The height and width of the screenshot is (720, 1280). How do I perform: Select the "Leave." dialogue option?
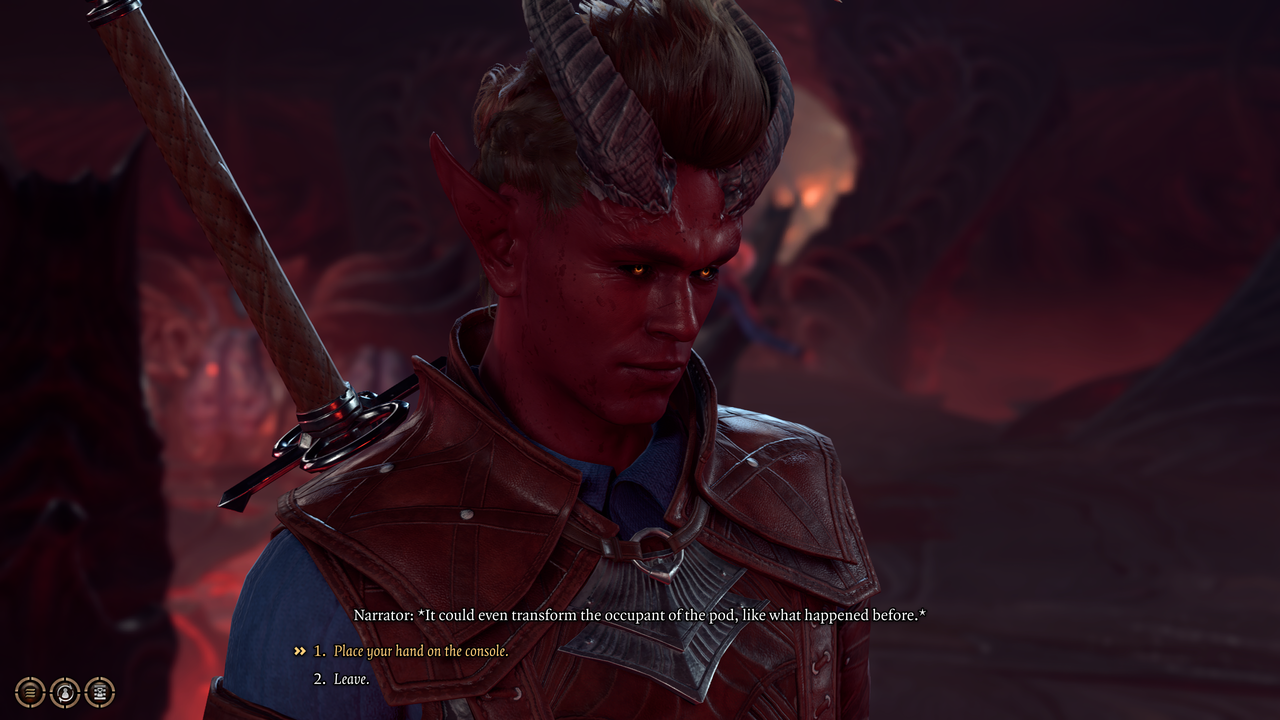[352, 679]
